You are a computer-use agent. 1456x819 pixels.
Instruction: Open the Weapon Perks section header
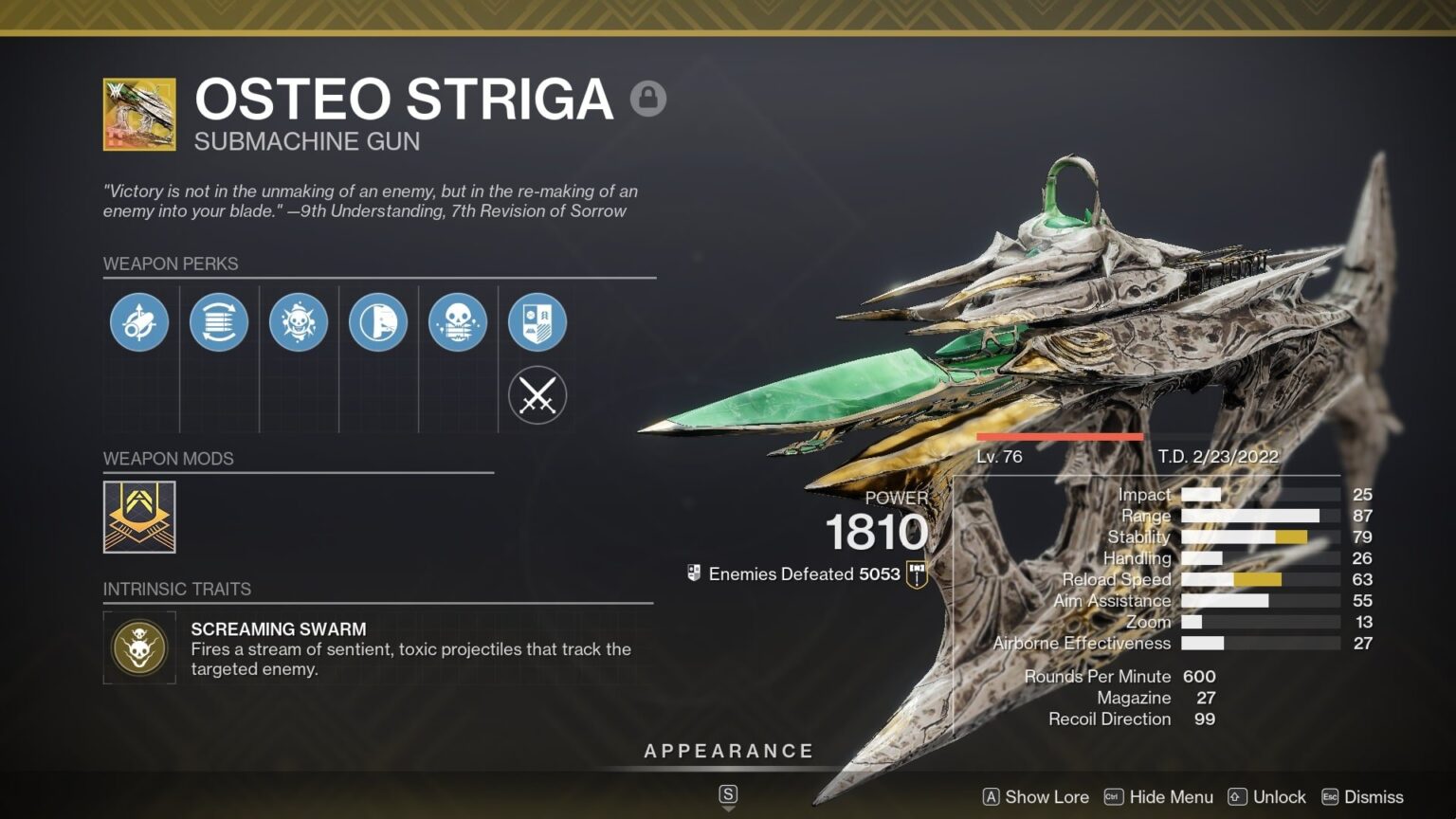point(172,264)
